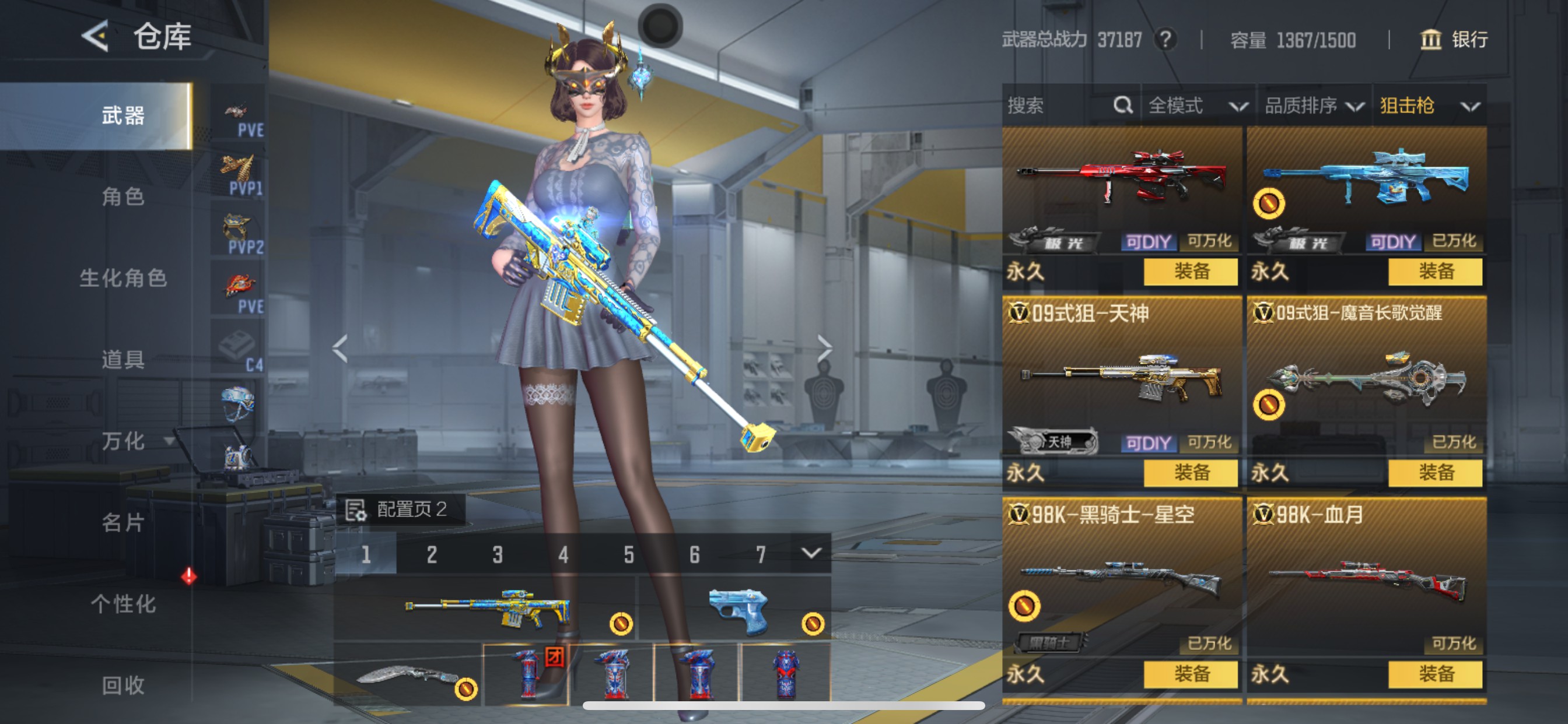Select the blue pistol secondary weapon slot
Image resolution: width=1568 pixels, height=724 pixels.
[x=738, y=610]
